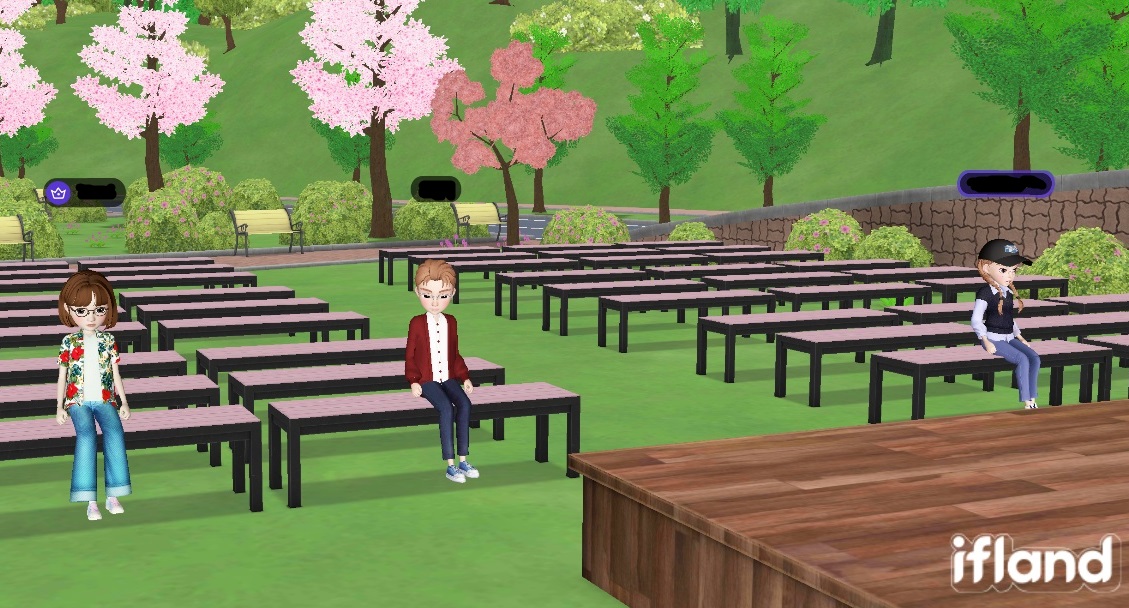Open the name tag above the red-jacket avatar
Screen dimensions: 1129x608
(x=436, y=188)
